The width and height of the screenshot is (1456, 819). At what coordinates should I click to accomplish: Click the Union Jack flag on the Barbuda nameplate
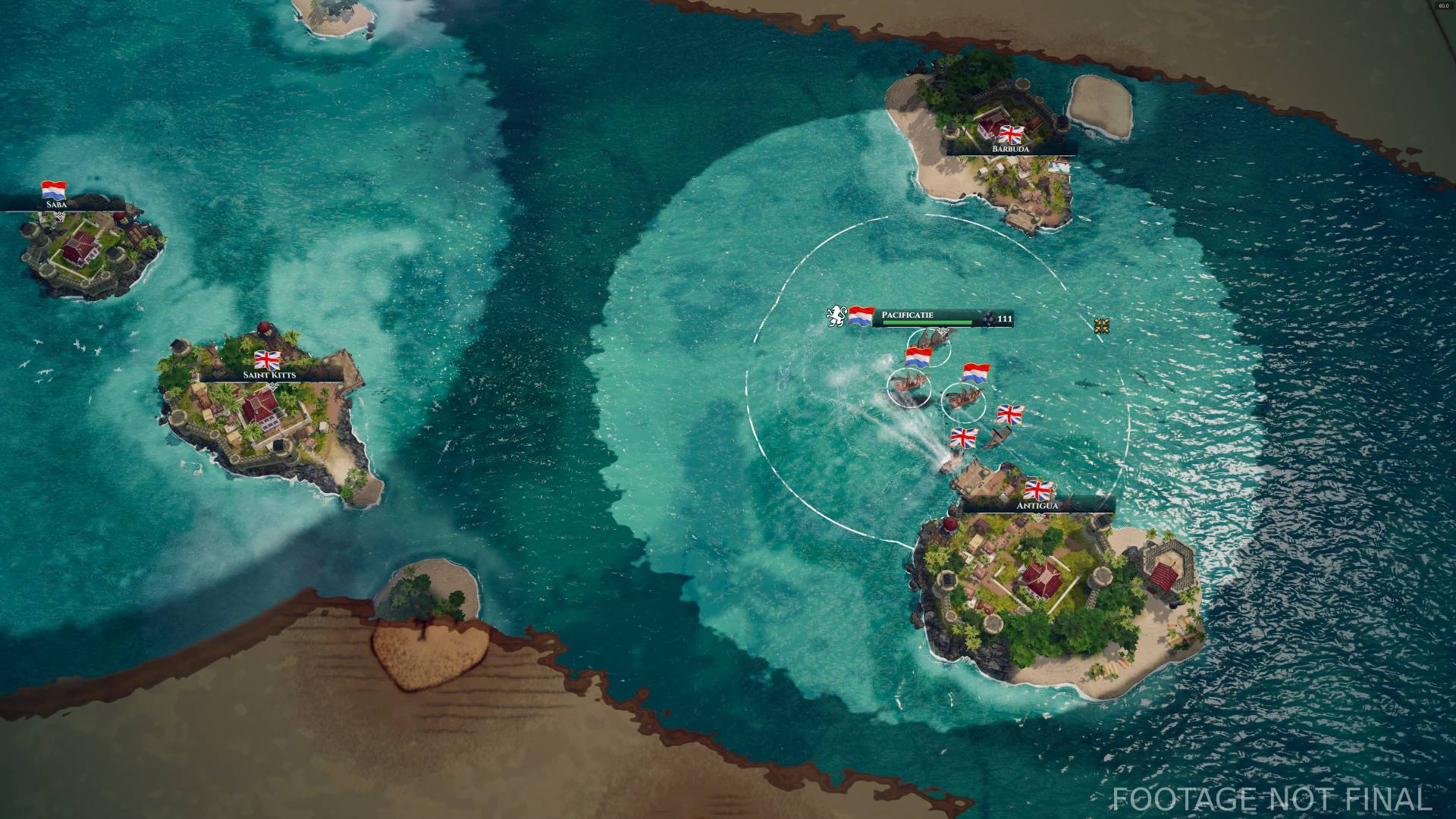(x=1012, y=133)
